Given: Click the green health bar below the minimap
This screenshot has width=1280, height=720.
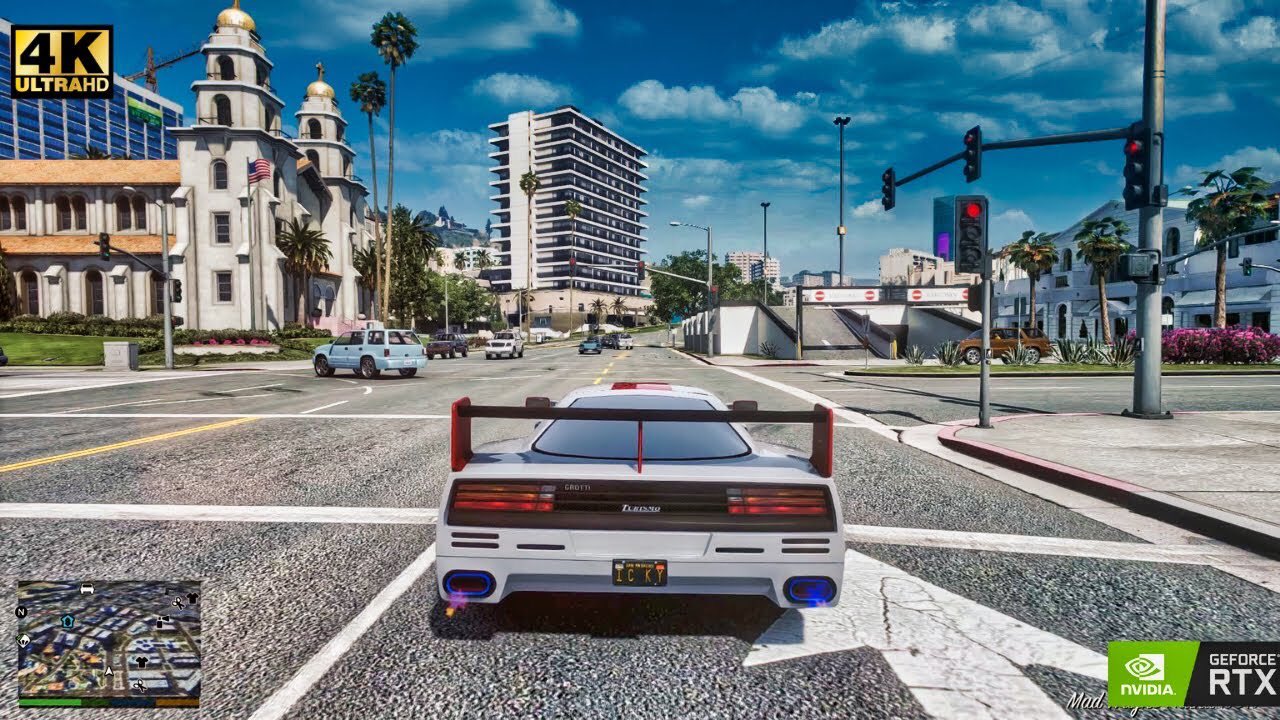Looking at the screenshot, I should pos(51,702).
